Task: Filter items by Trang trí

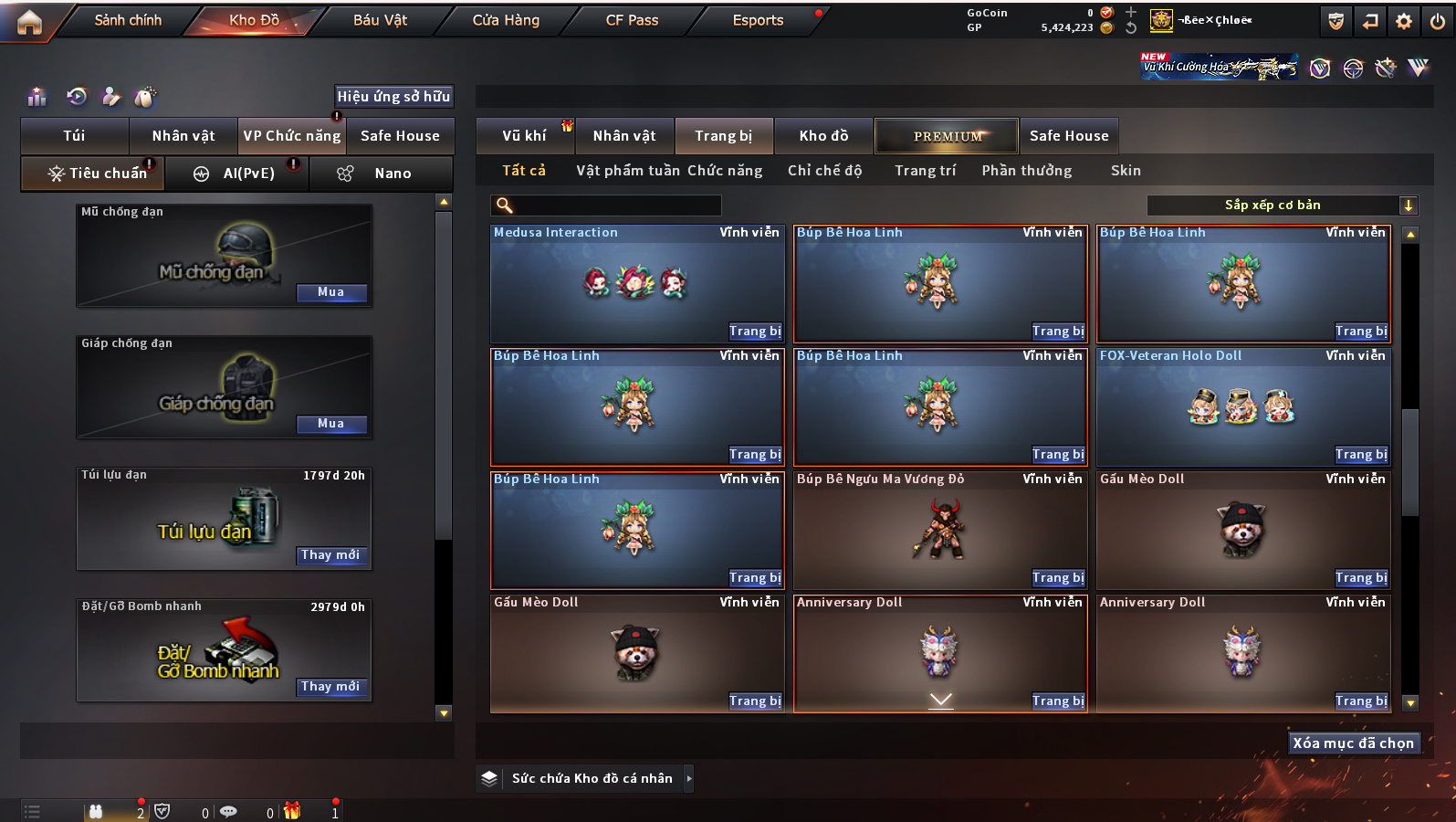Action: [x=925, y=171]
